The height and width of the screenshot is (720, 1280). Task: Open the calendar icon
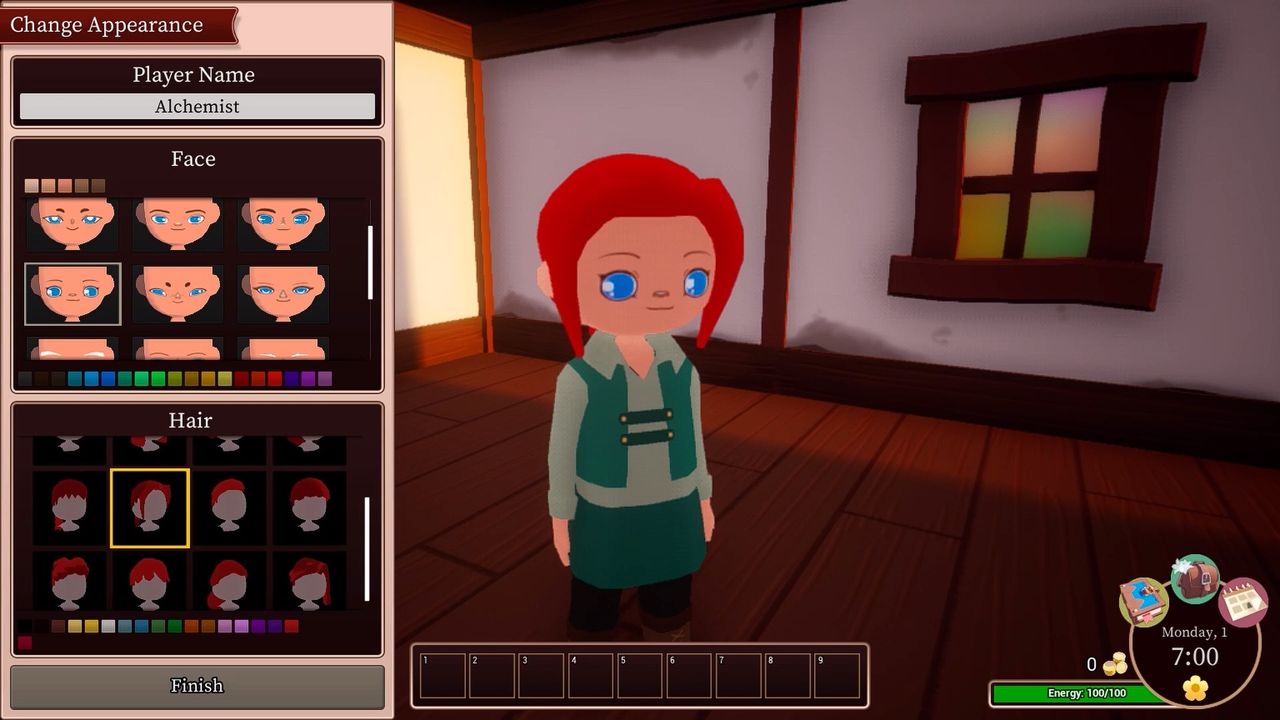point(1242,602)
